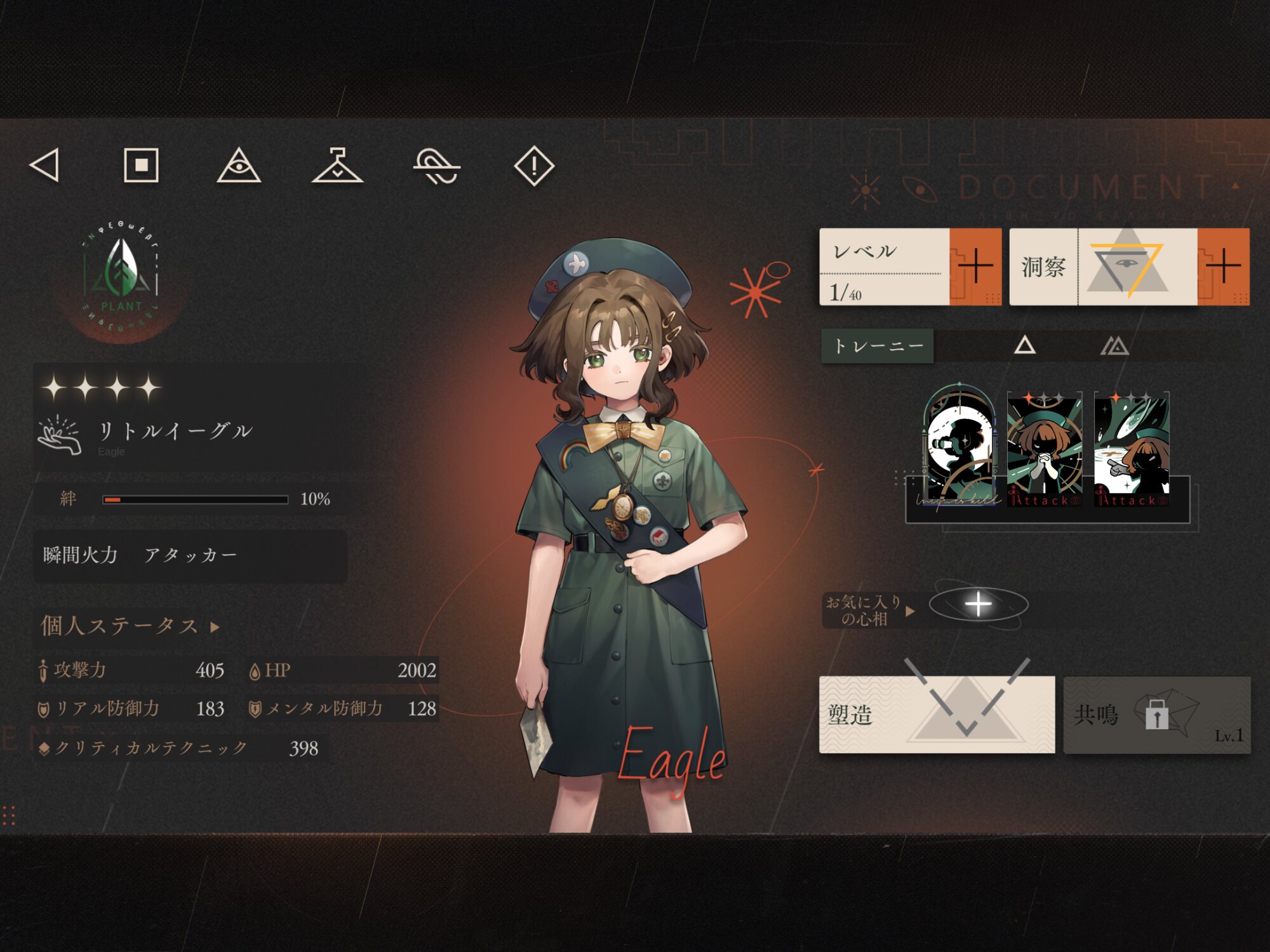Switch to the double triangle insight tab
The image size is (1270, 952).
[1114, 346]
